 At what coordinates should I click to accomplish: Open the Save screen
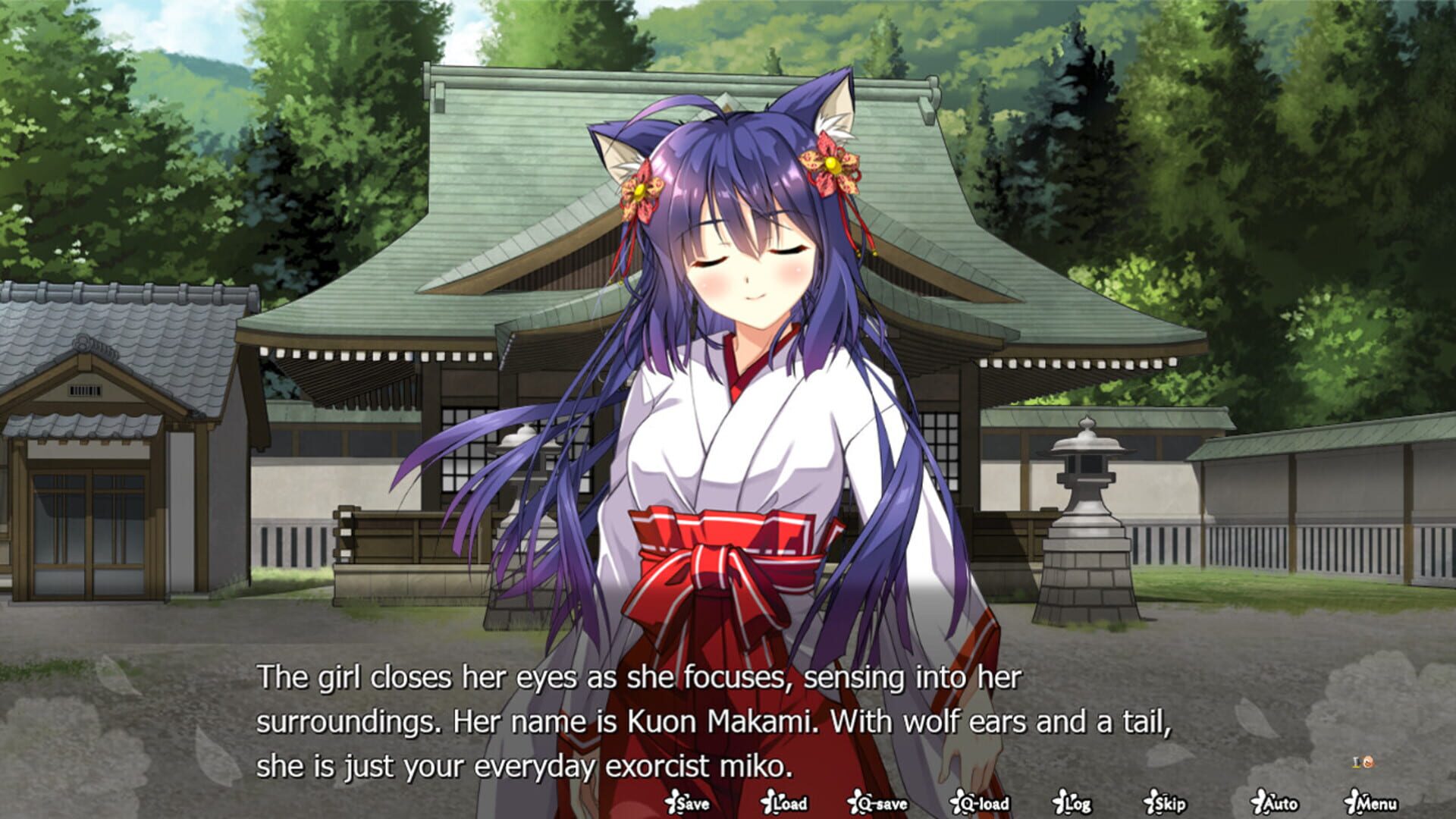tap(692, 802)
